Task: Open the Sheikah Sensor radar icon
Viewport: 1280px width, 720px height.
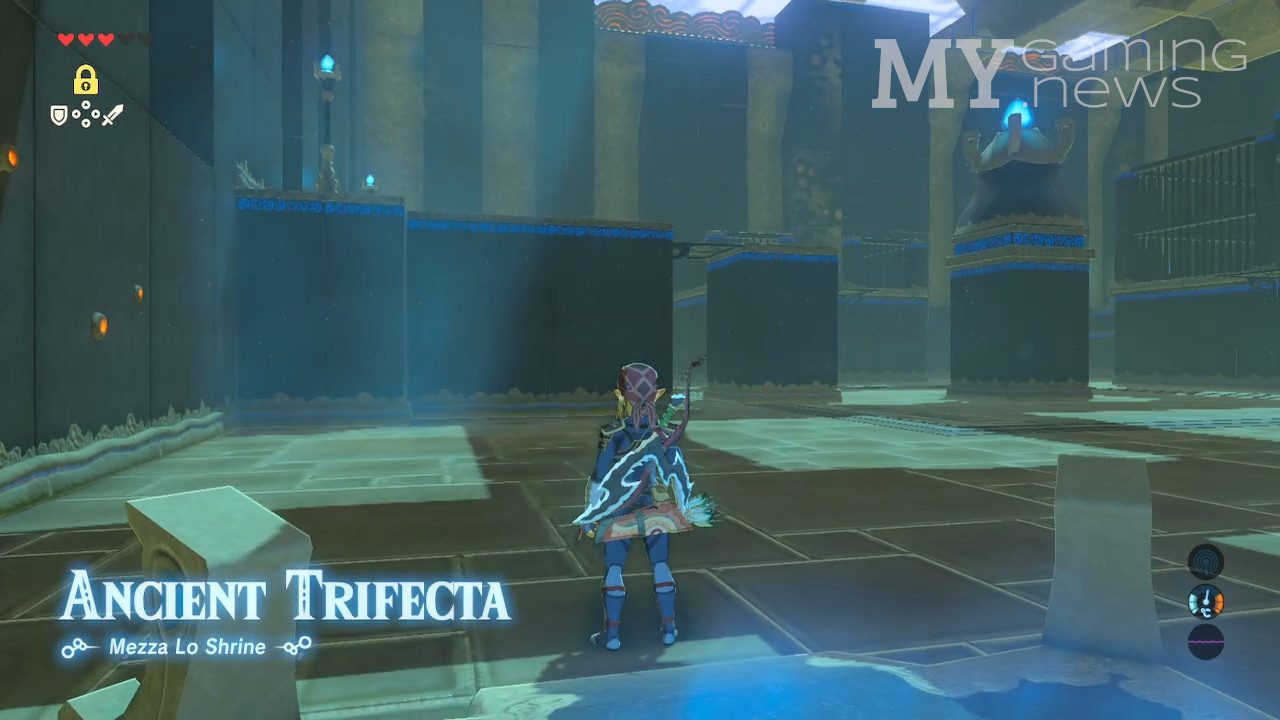Action: [x=1205, y=562]
